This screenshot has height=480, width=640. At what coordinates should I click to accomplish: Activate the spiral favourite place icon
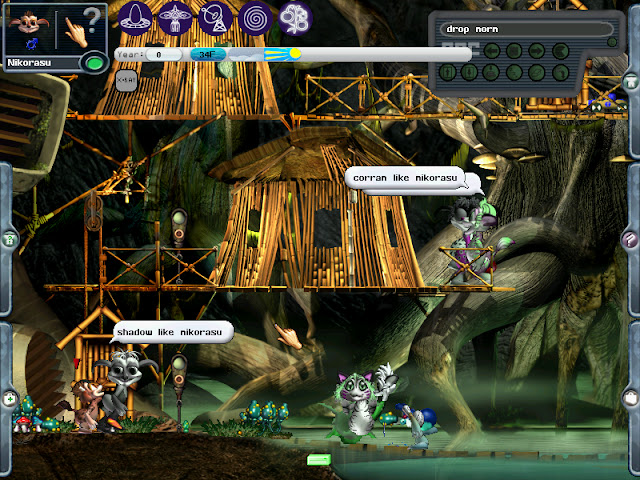(255, 17)
